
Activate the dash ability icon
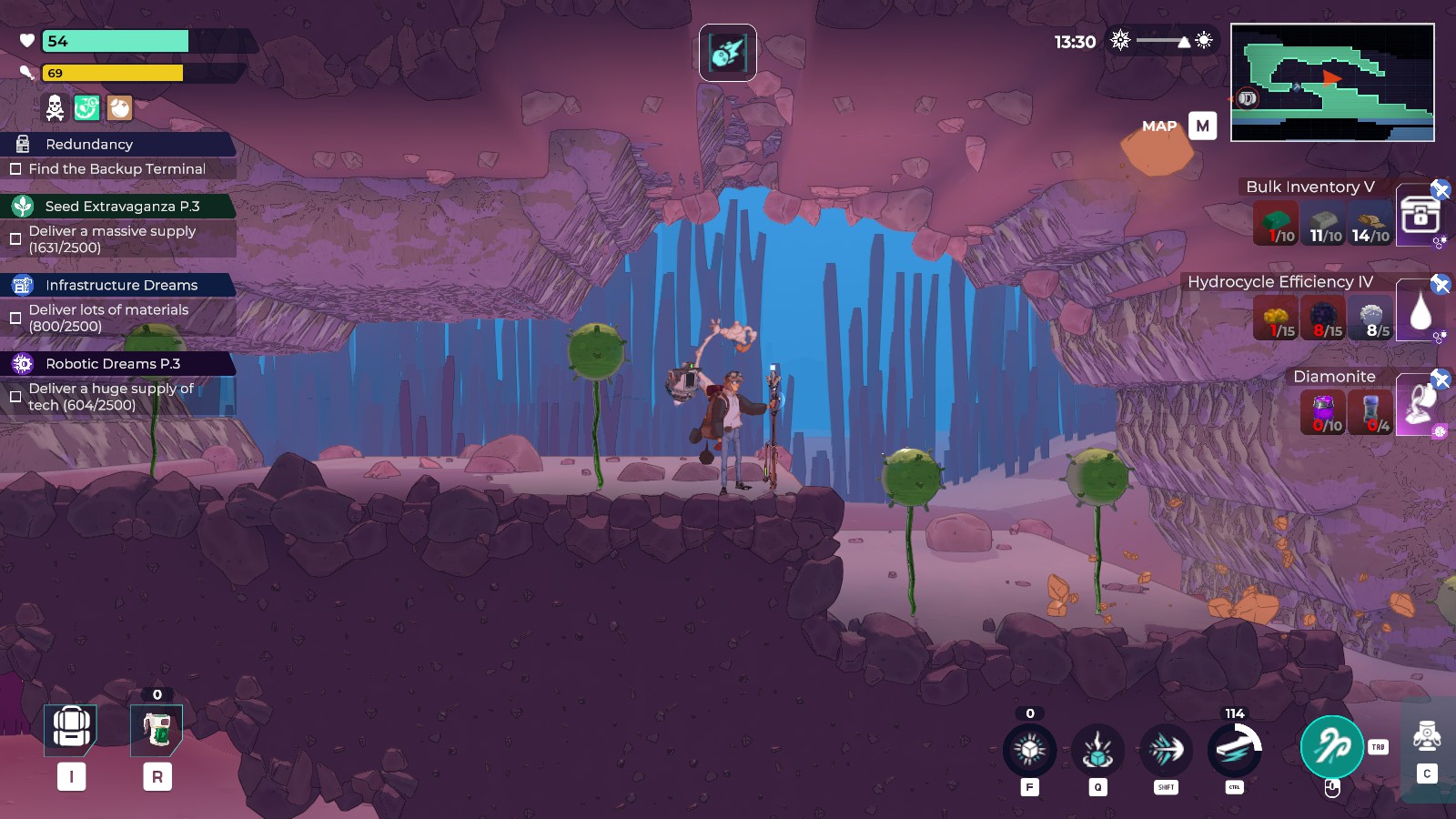pyautogui.click(x=1167, y=750)
